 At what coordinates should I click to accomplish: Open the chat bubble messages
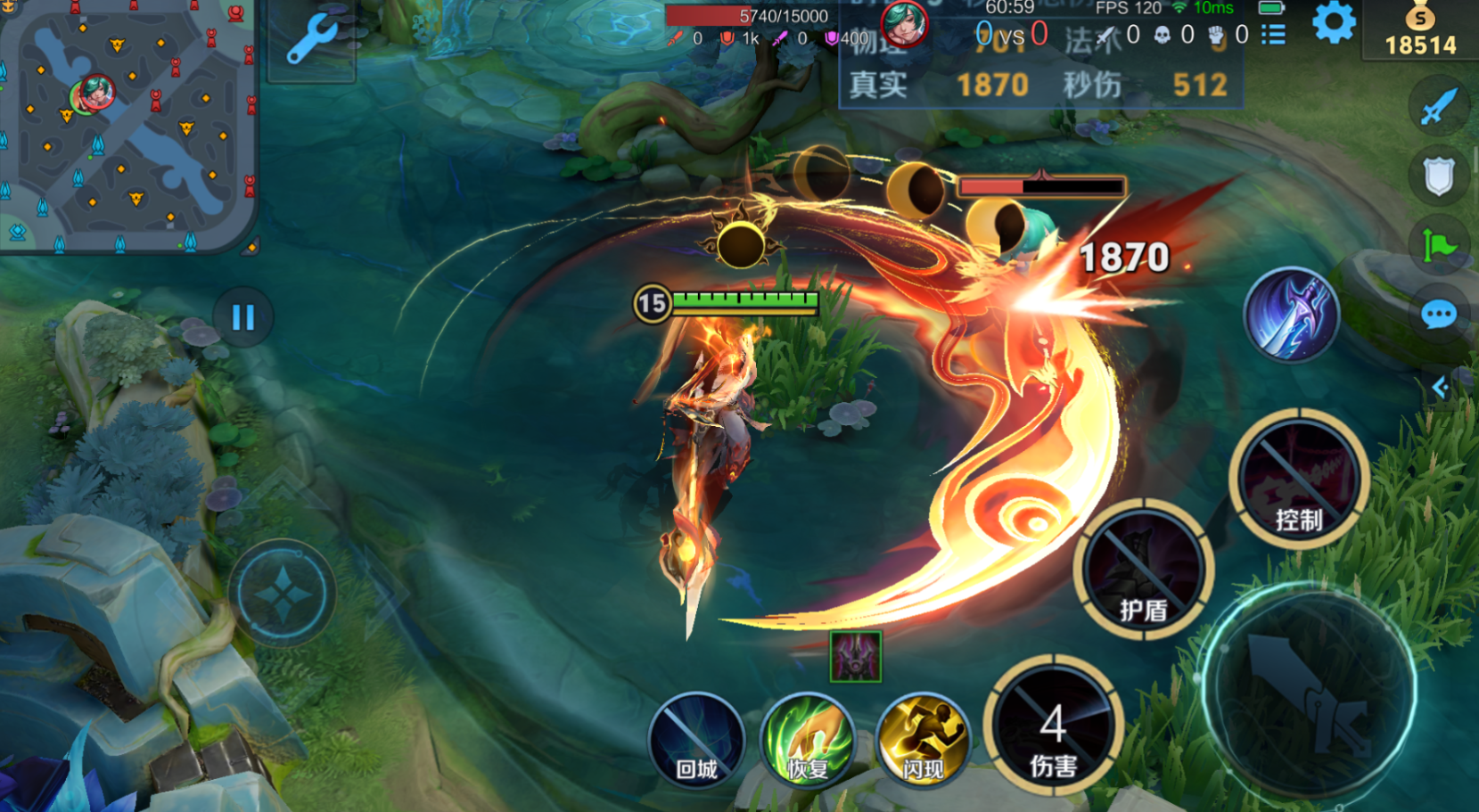pyautogui.click(x=1439, y=315)
